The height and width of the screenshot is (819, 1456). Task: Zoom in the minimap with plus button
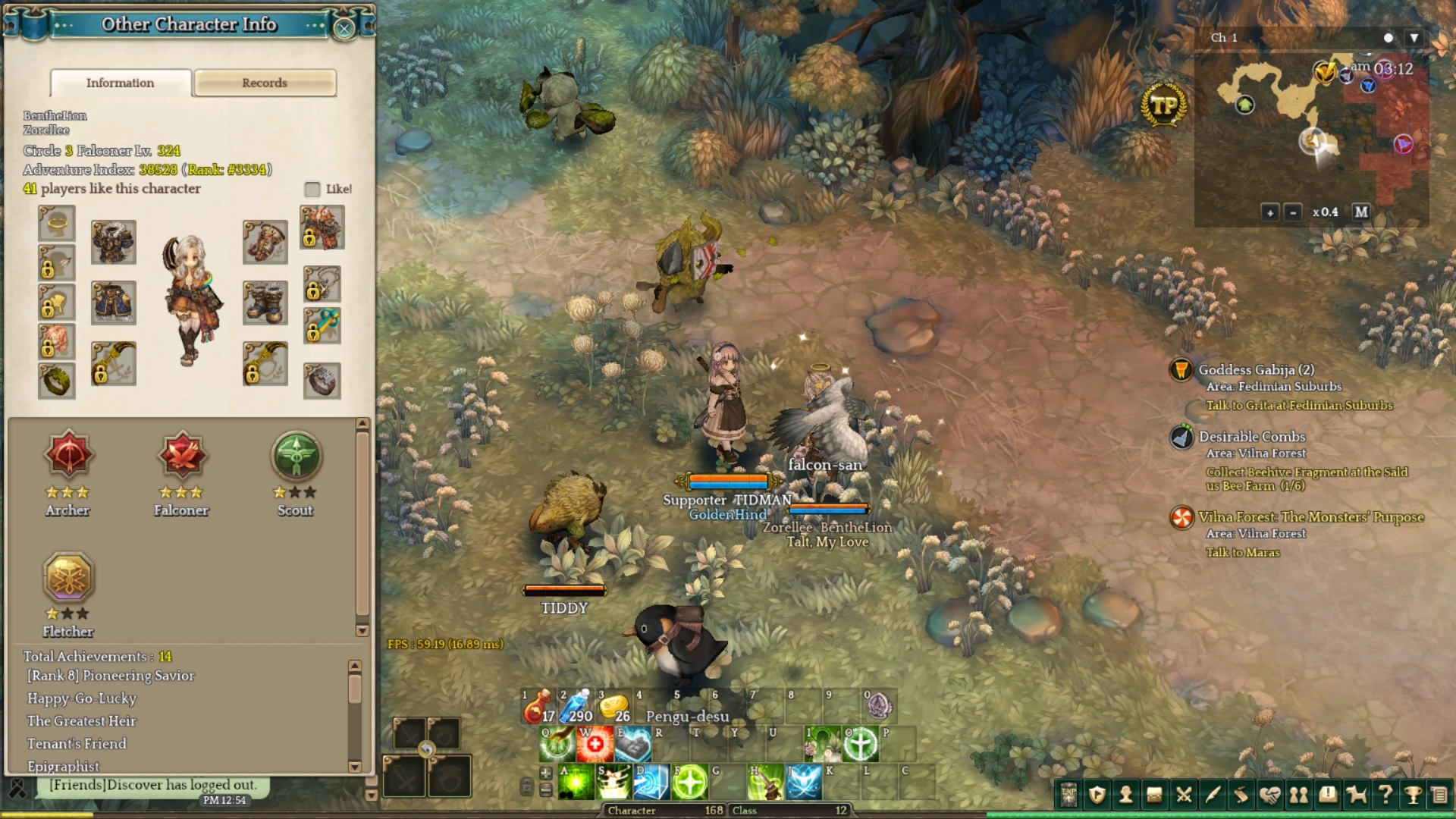pyautogui.click(x=1270, y=212)
